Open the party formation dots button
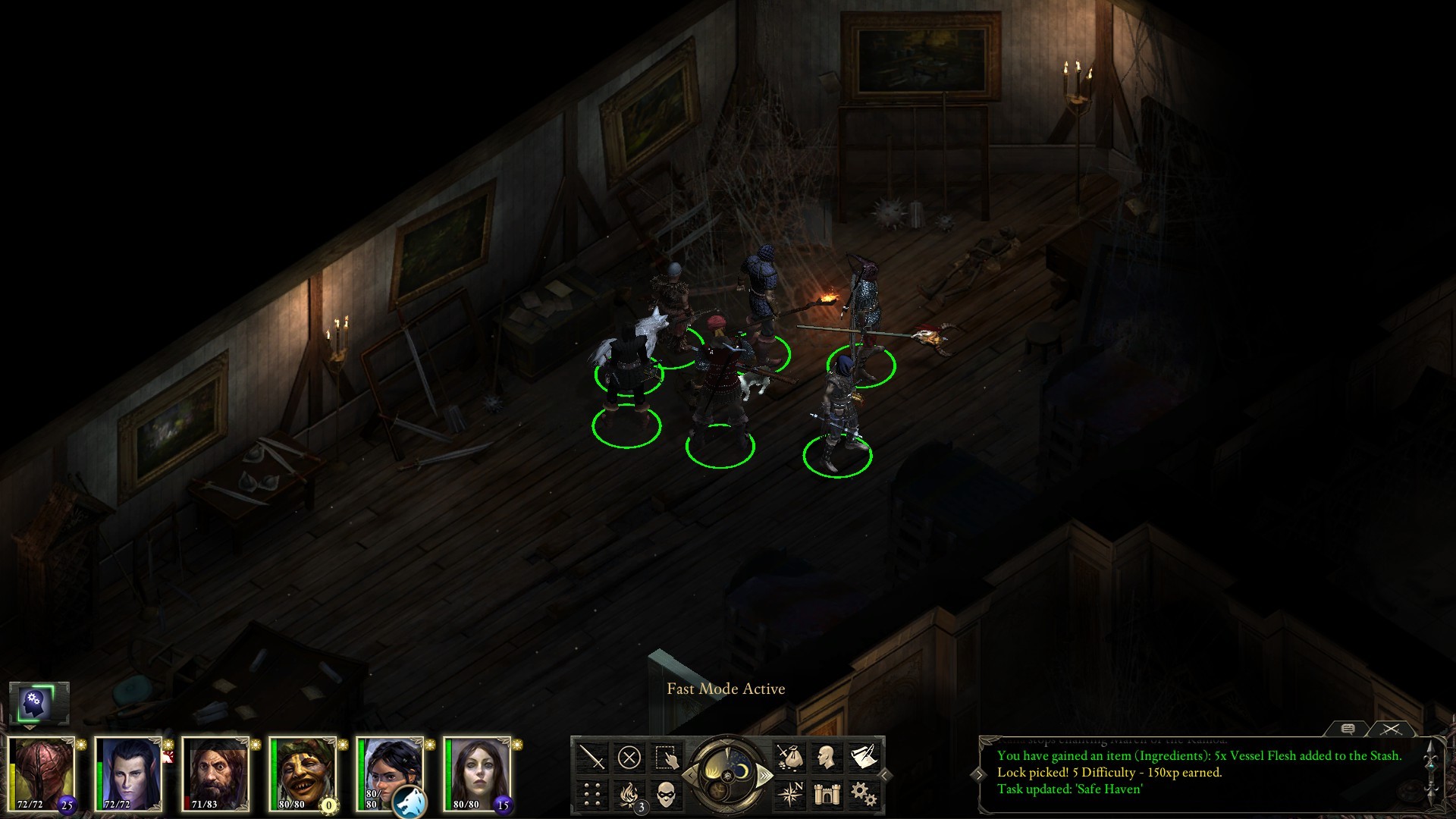Viewport: 1456px width, 819px height. [591, 794]
